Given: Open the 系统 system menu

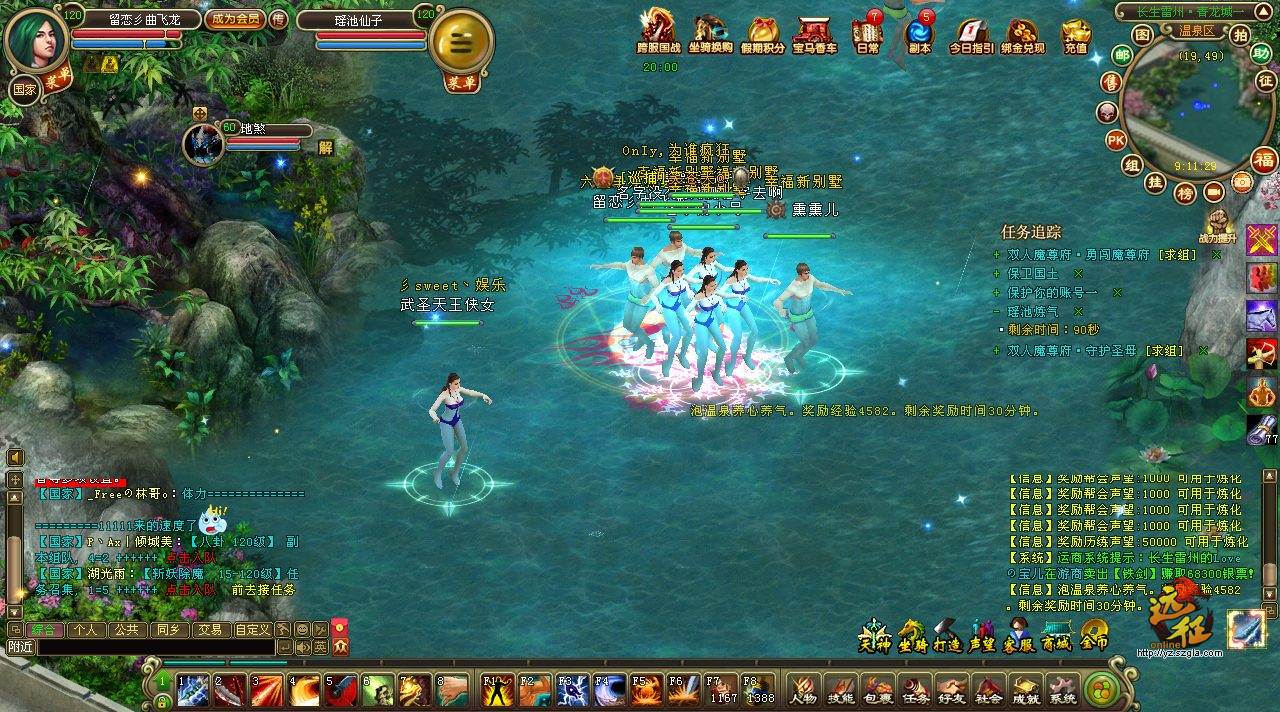Looking at the screenshot, I should pos(1063,690).
